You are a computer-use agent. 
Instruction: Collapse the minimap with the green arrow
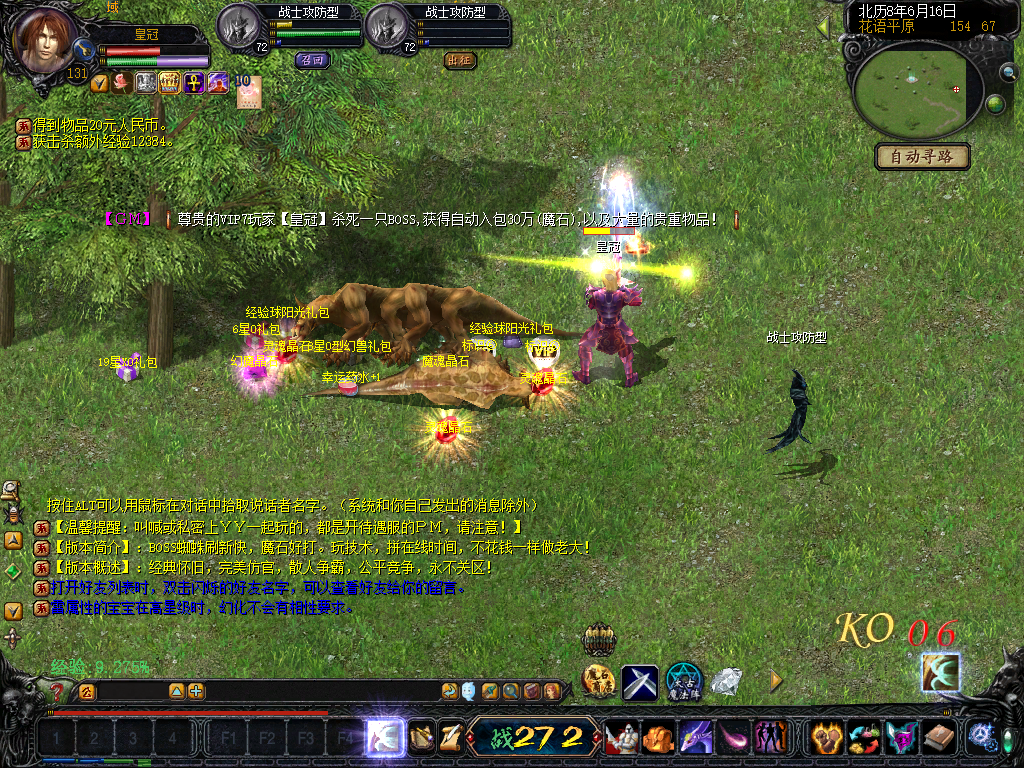point(824,27)
